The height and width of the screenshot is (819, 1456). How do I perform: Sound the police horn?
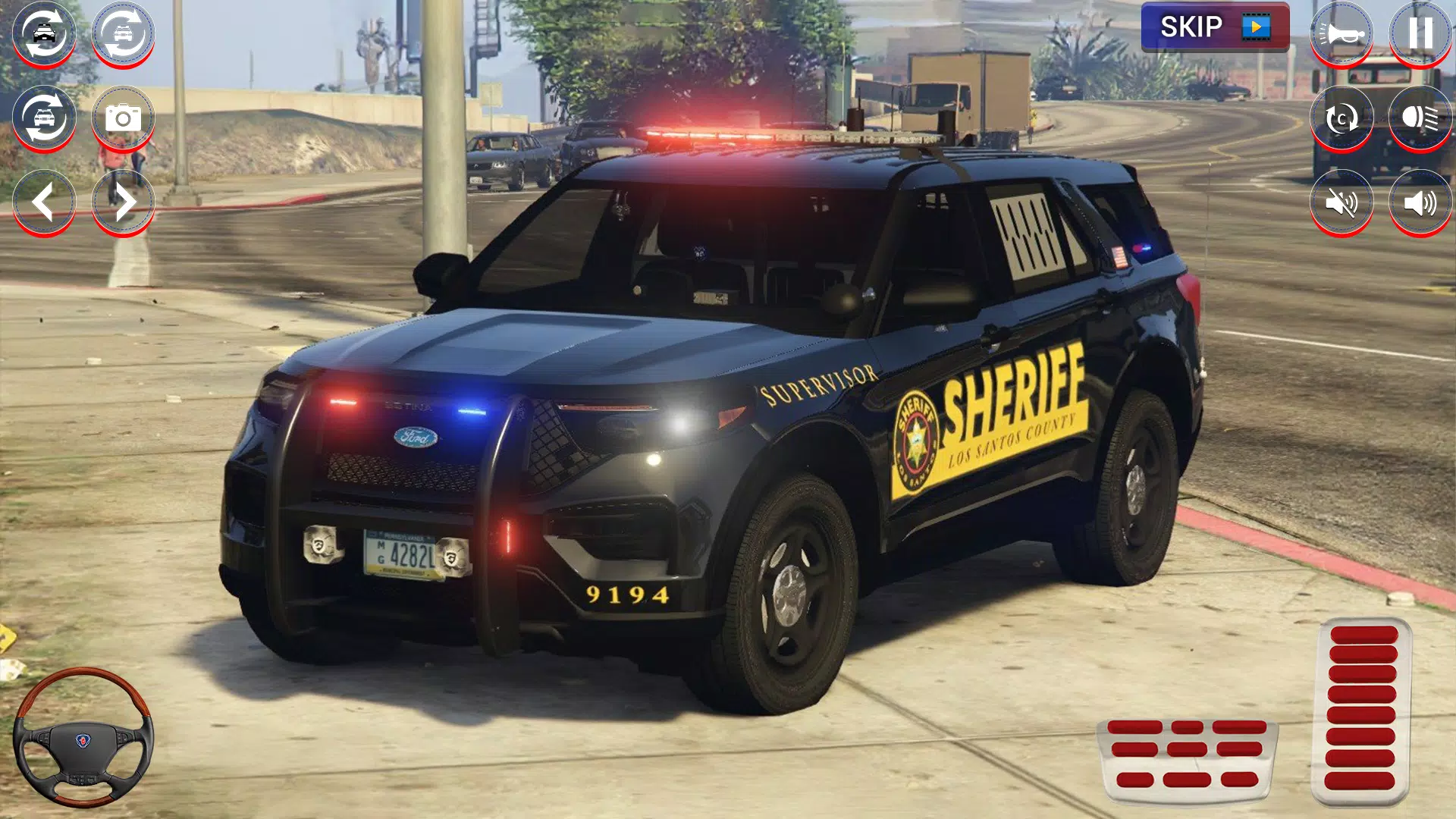[x=1341, y=32]
